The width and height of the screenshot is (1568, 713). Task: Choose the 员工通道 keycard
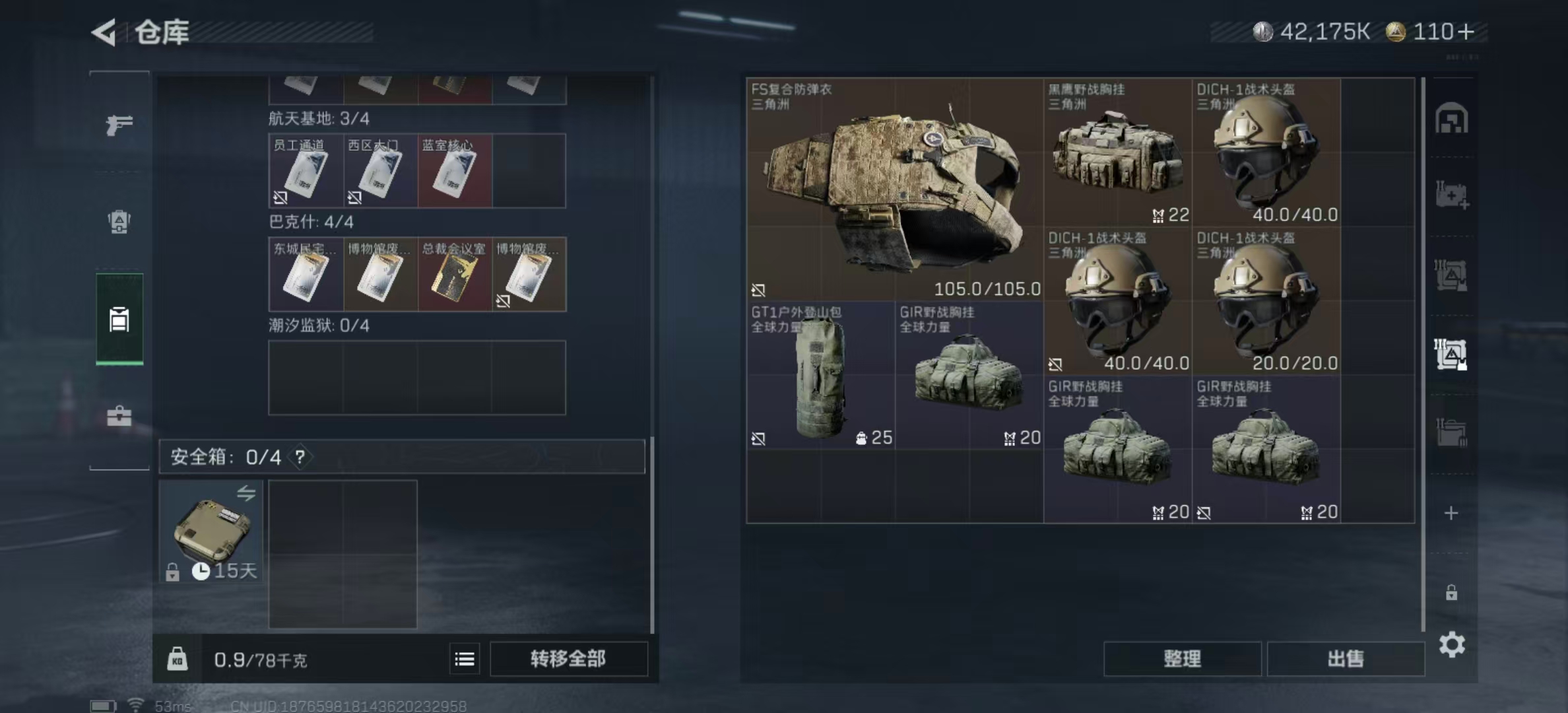point(306,172)
